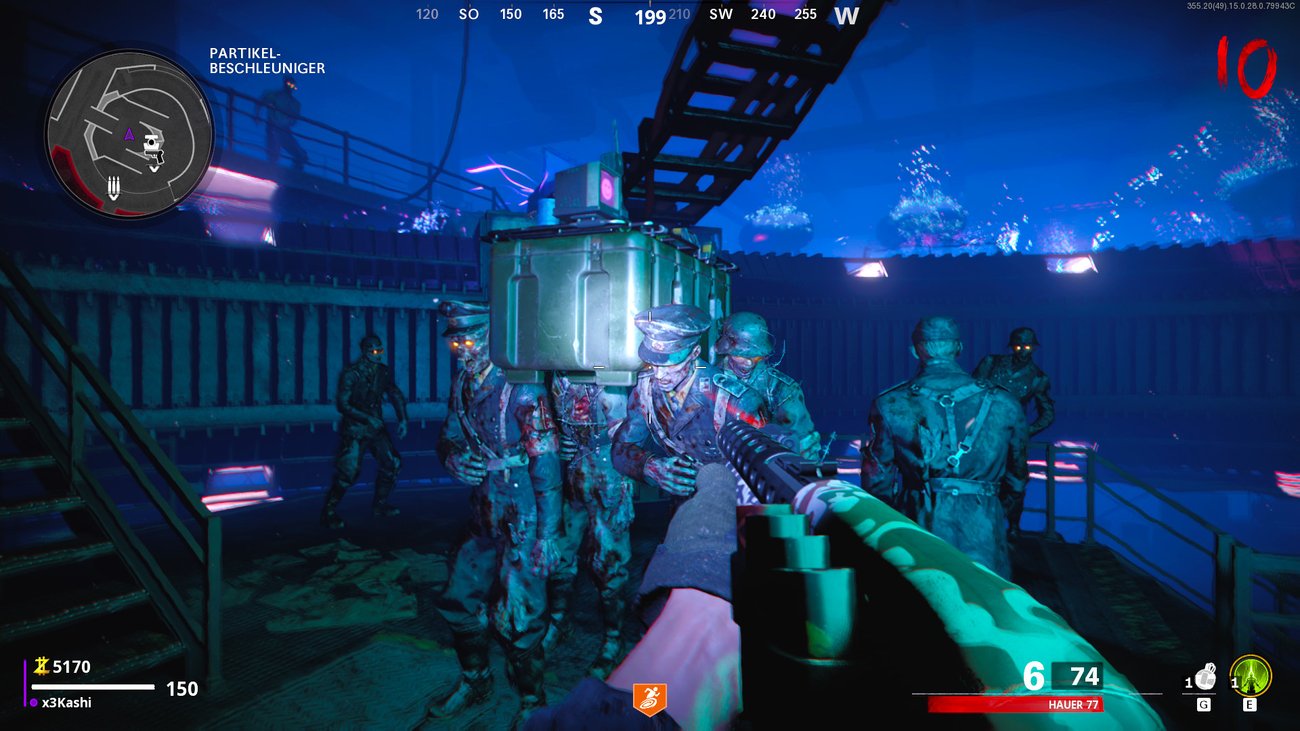Viewport: 1300px width, 731px height.
Task: Click the dagger icon inside the minimap
Action: pyautogui.click(x=114, y=187)
